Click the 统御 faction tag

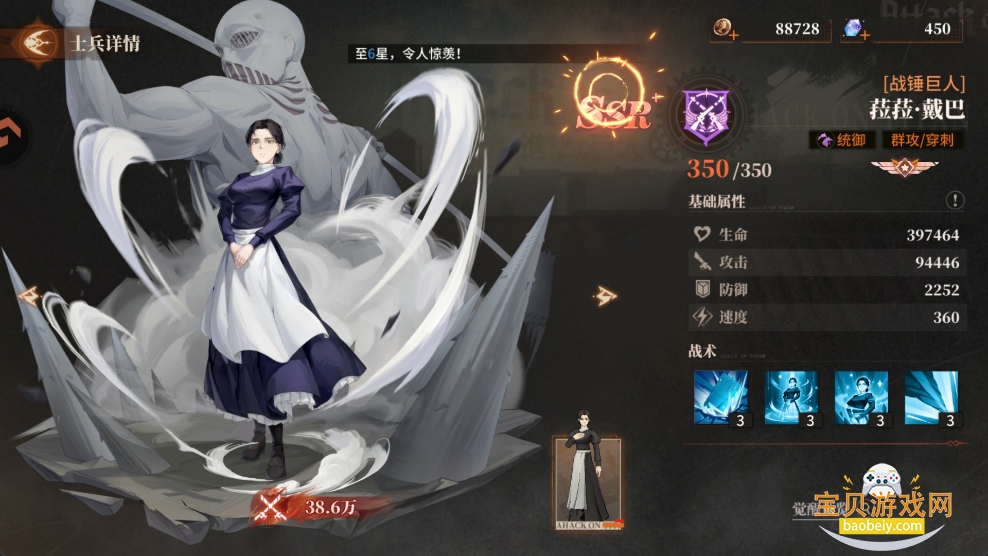pos(842,140)
